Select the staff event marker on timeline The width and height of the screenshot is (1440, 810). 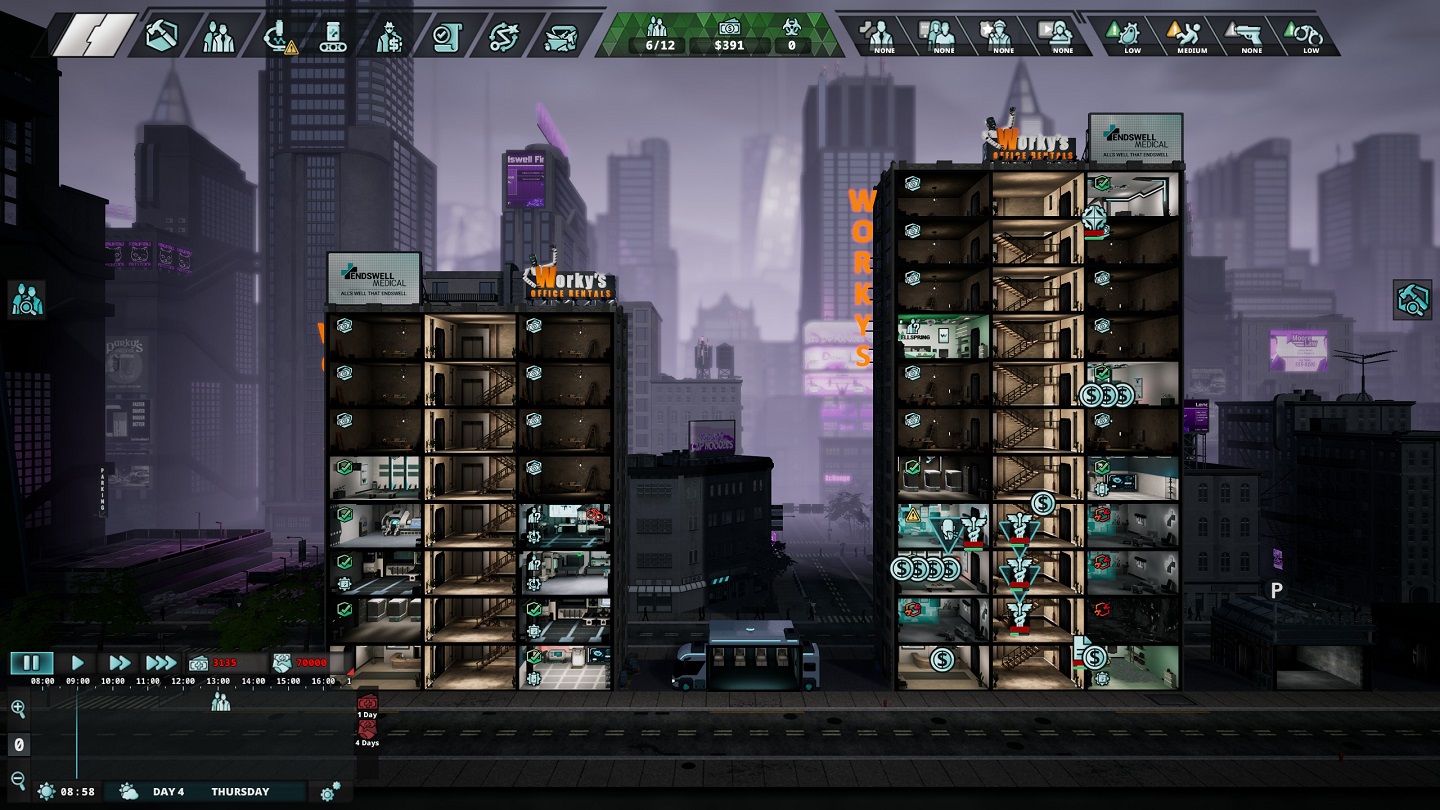(x=220, y=702)
